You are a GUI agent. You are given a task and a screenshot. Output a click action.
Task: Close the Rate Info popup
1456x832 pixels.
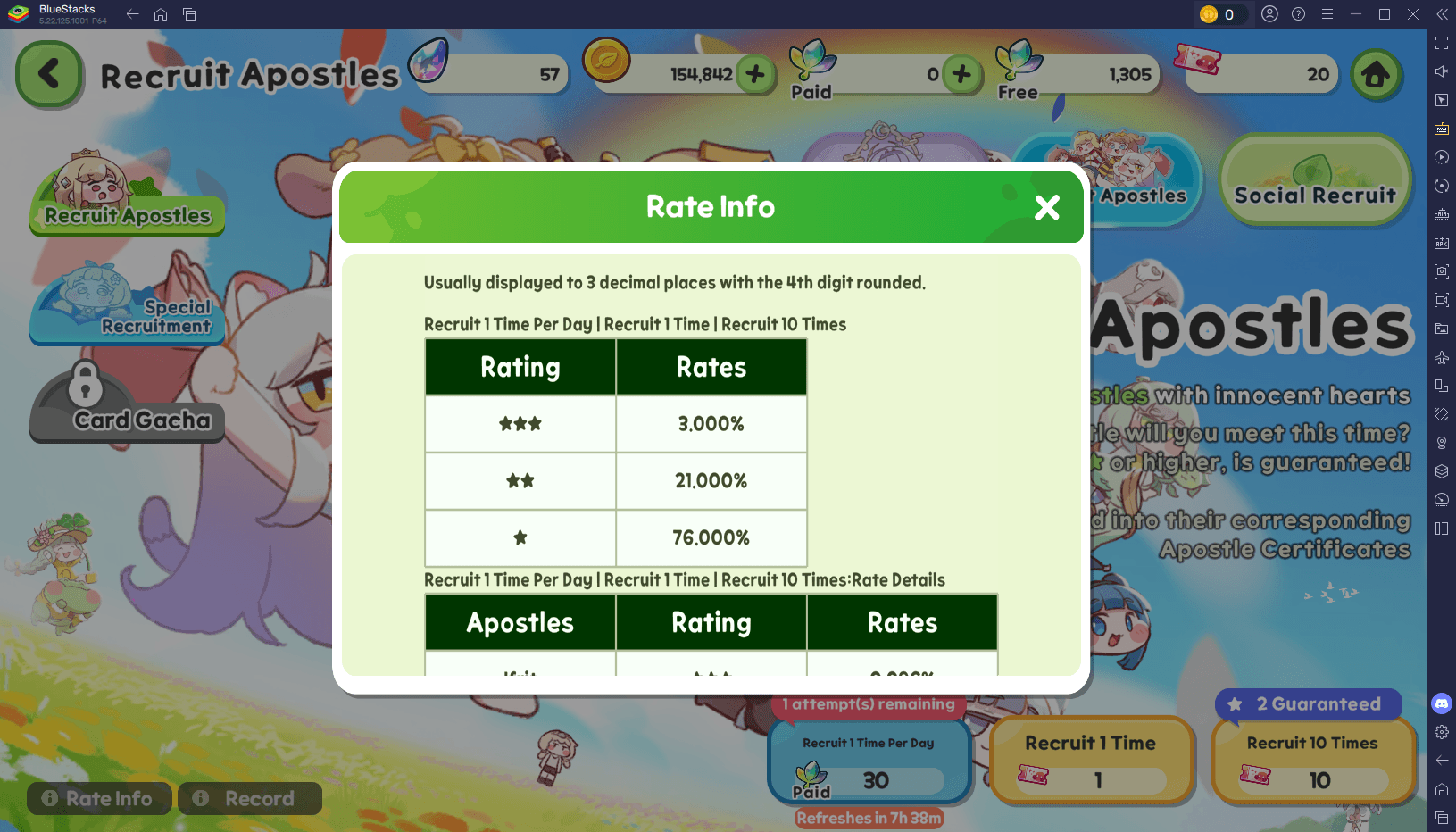1046,208
